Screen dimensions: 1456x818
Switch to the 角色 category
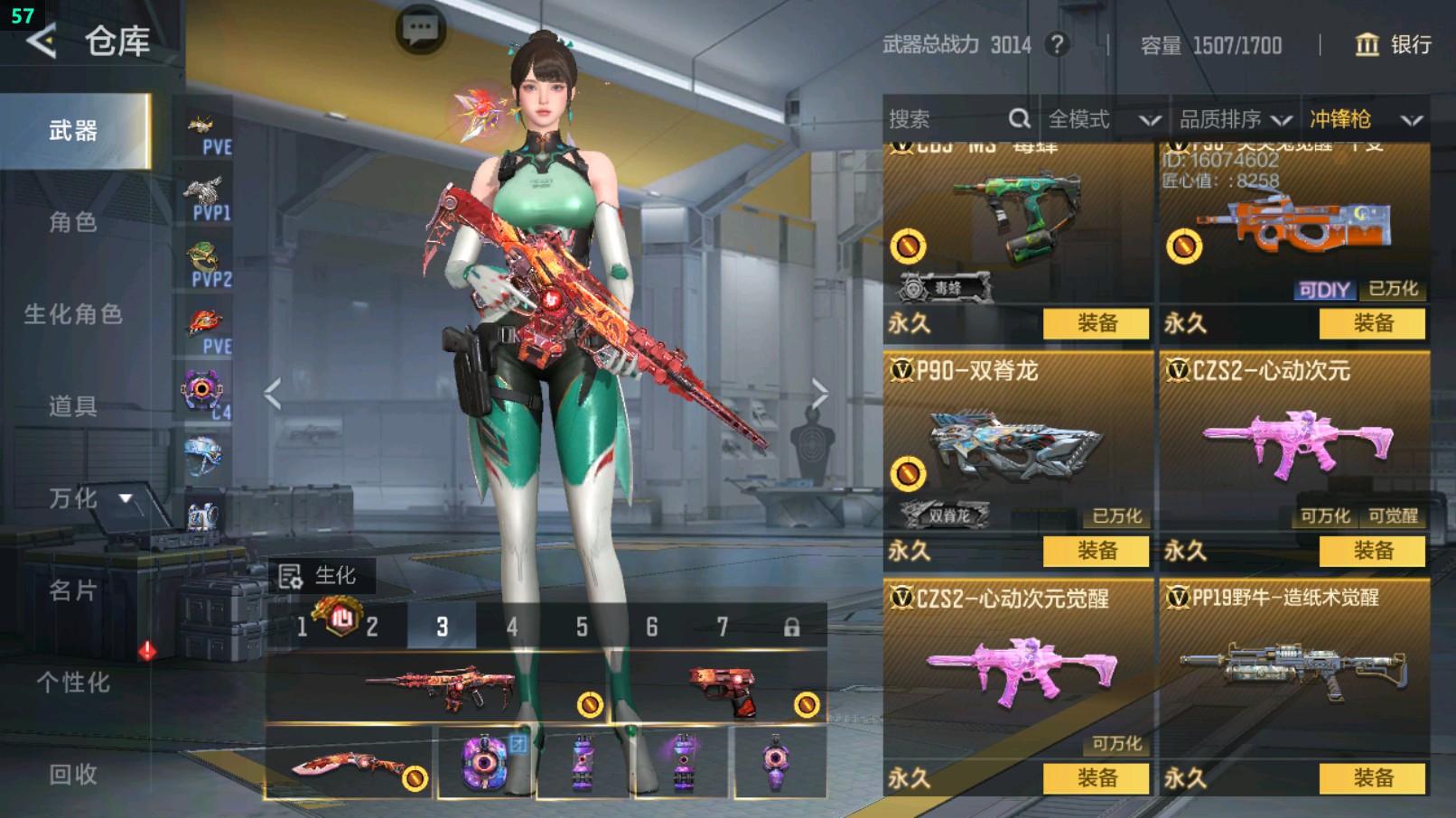coord(73,222)
